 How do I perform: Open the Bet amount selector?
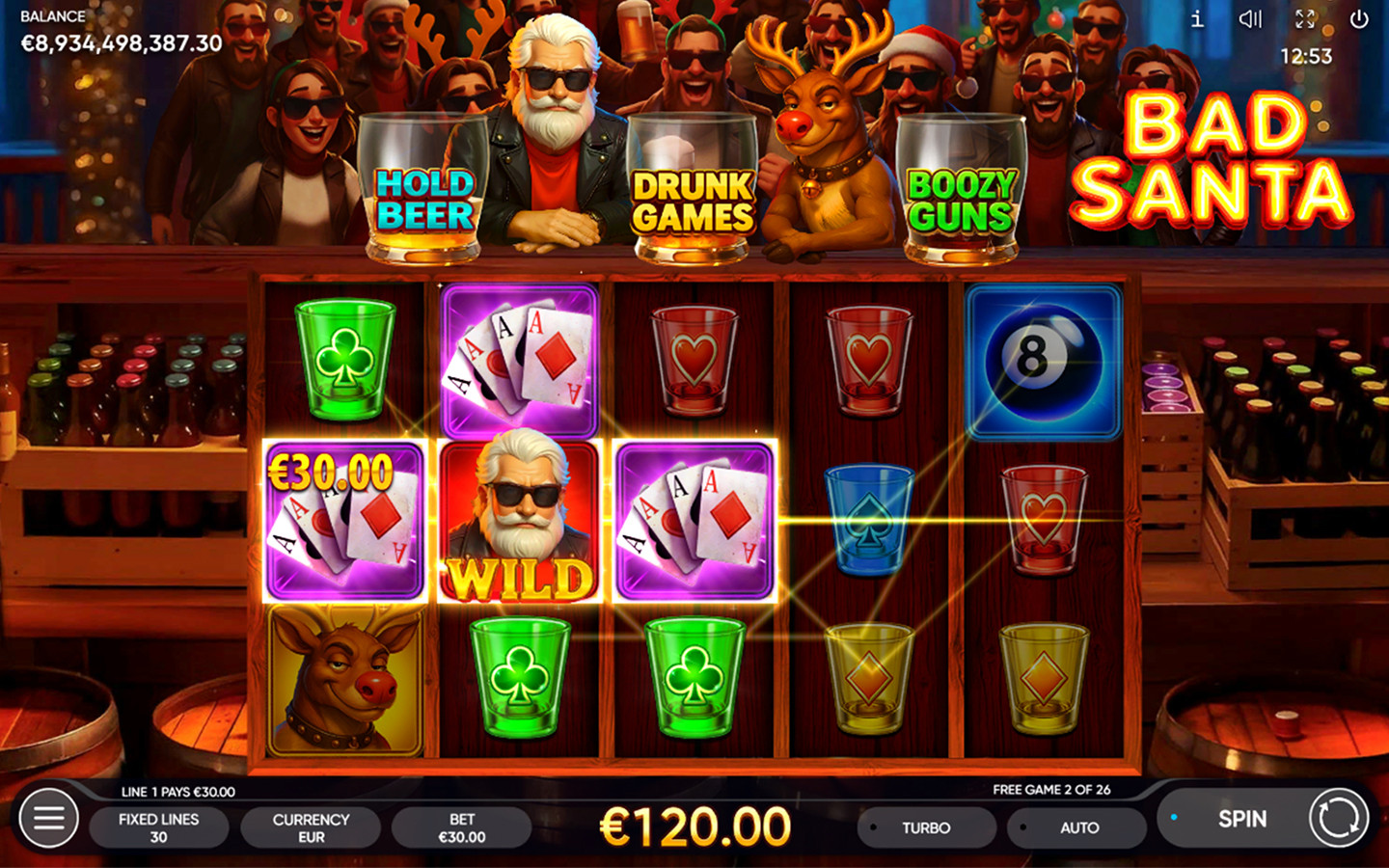pyautogui.click(x=462, y=827)
